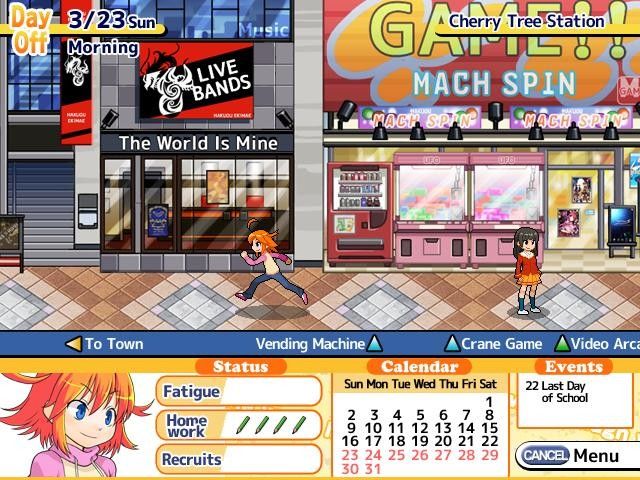Viewport: 640px width, 480px height.
Task: View the Recruits status row
Action: (238, 459)
